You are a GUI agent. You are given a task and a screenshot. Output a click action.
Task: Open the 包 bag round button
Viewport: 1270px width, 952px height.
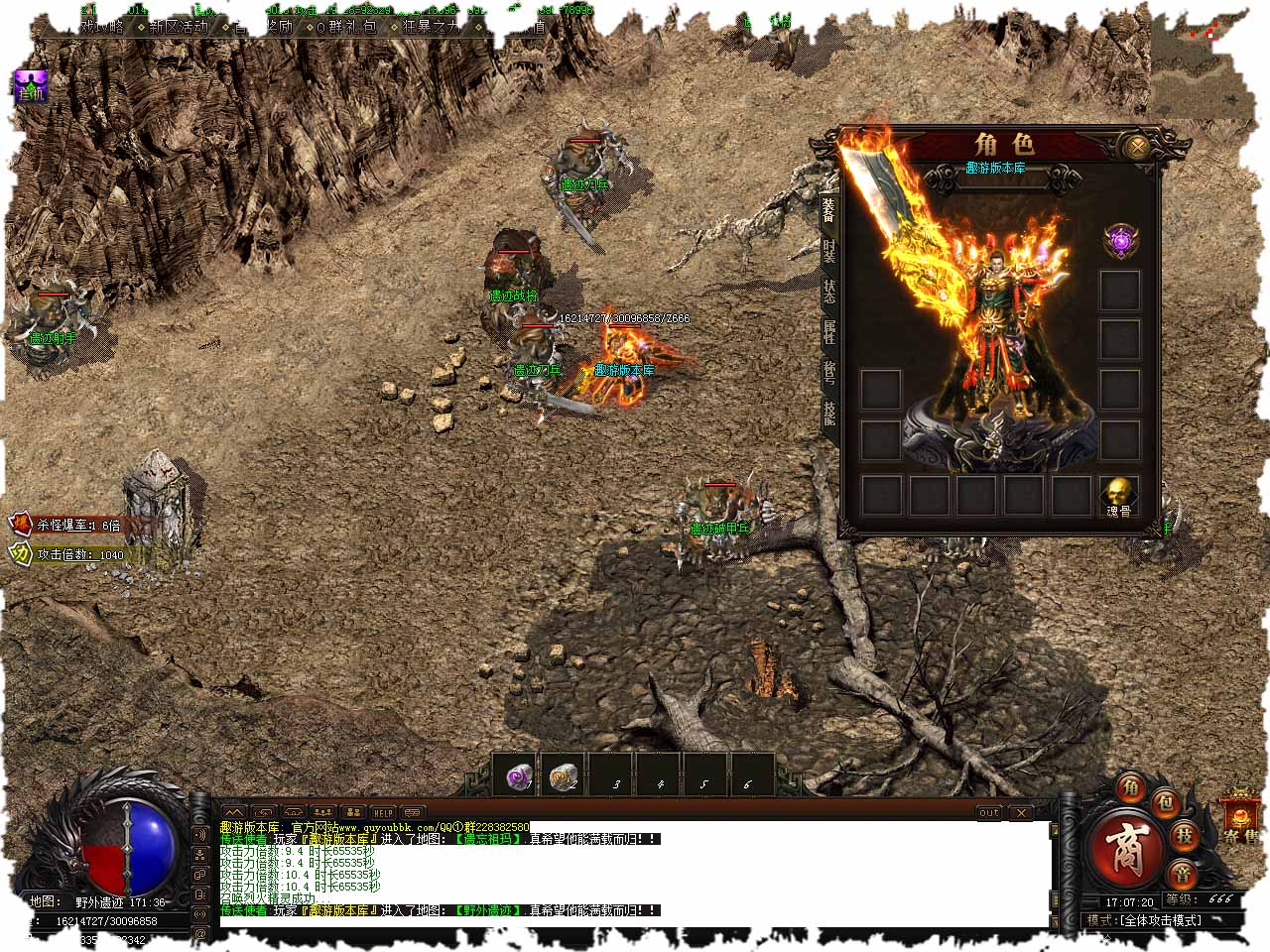click(x=1167, y=800)
